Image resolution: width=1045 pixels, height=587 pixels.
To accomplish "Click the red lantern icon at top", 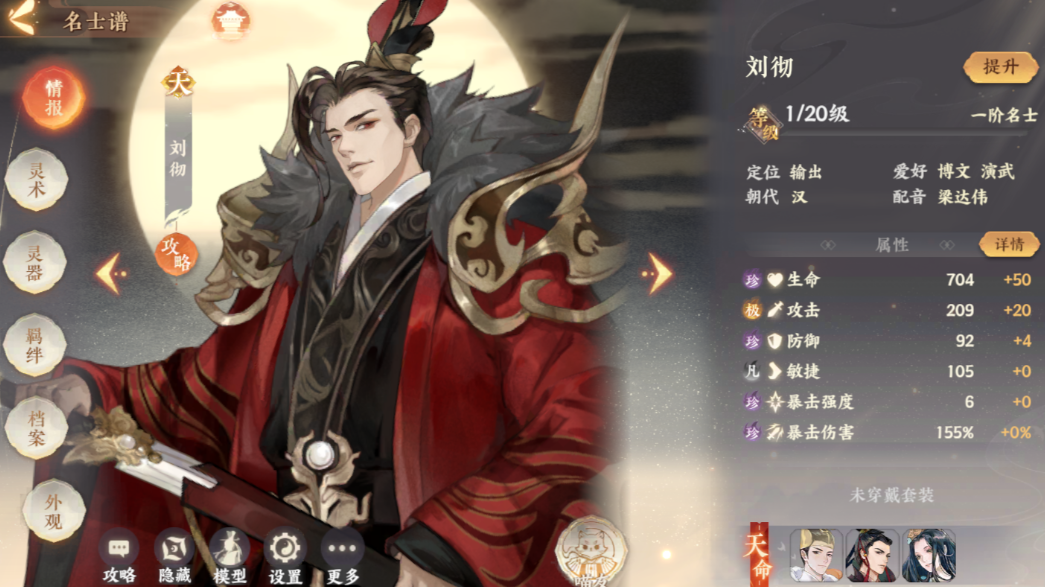I will (x=231, y=21).
